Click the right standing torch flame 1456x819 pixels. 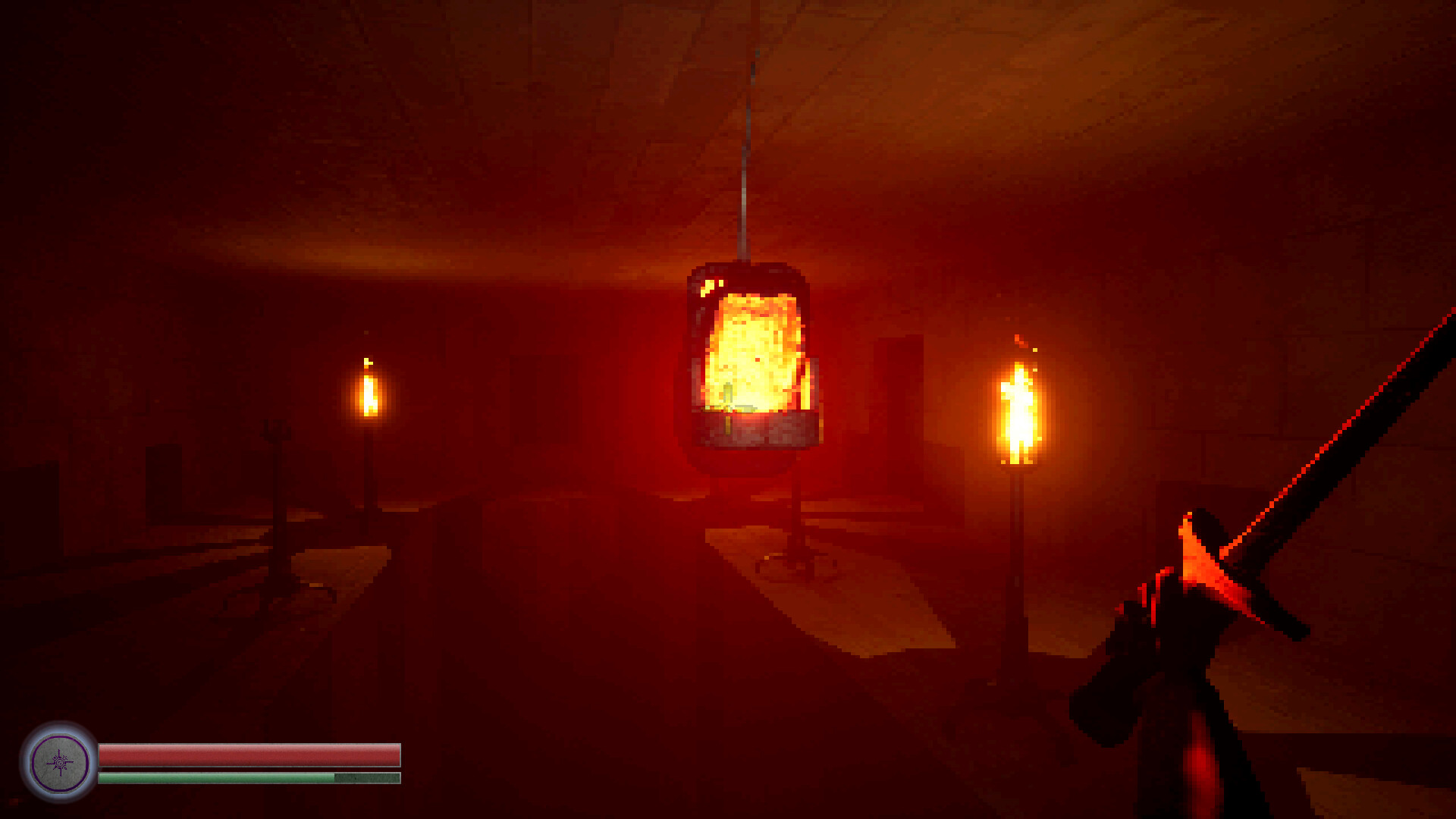[1020, 409]
